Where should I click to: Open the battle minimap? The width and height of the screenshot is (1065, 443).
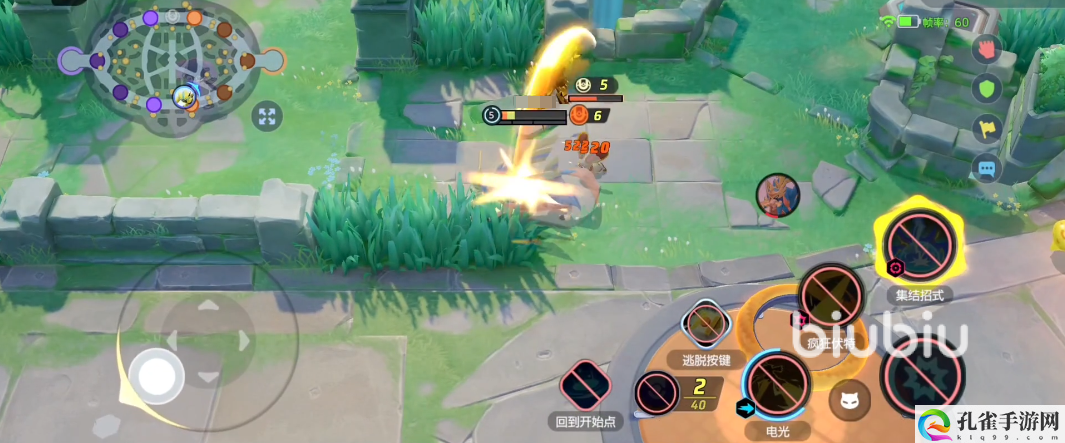pos(172,66)
